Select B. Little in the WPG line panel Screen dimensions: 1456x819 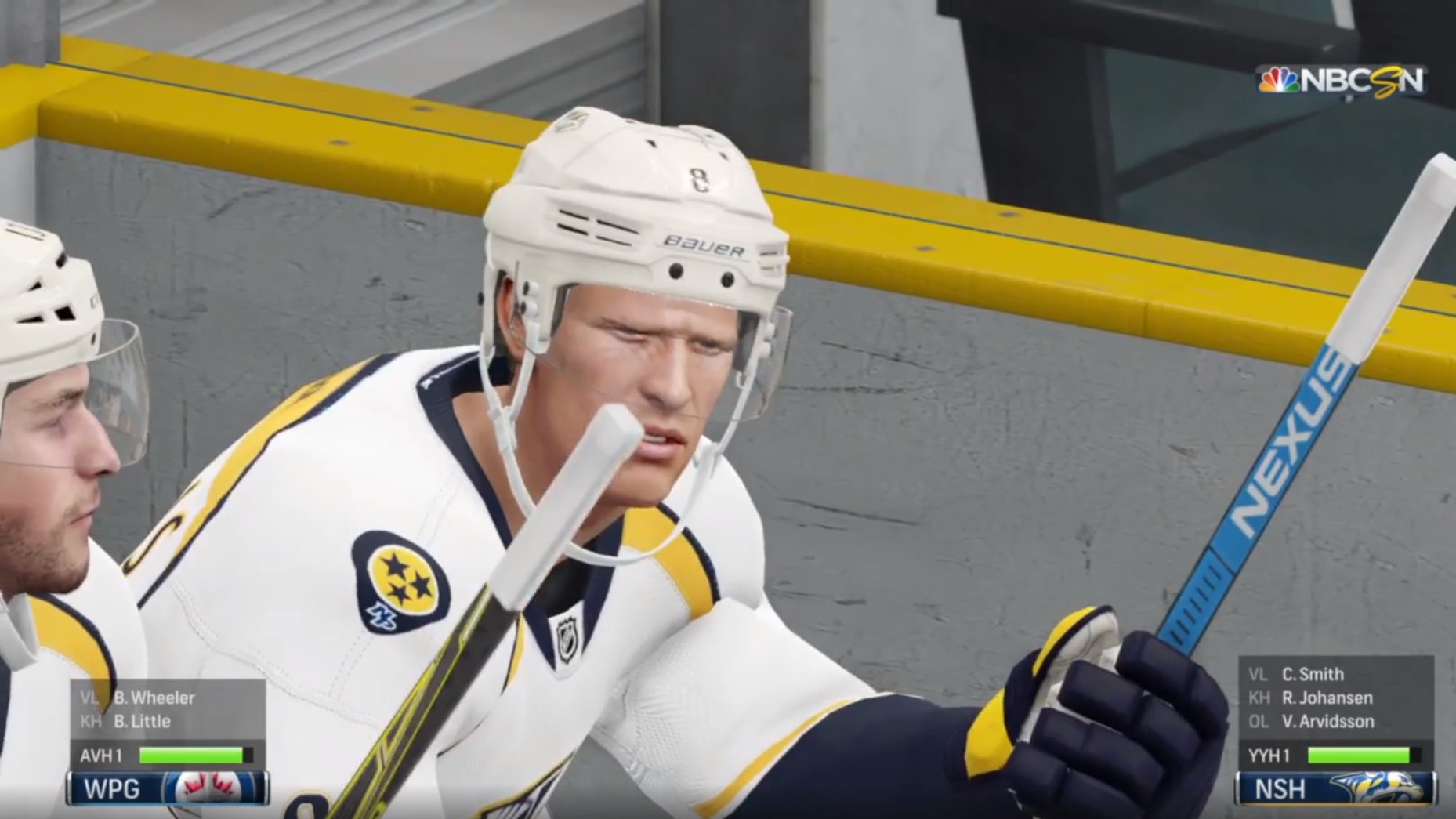[142, 721]
